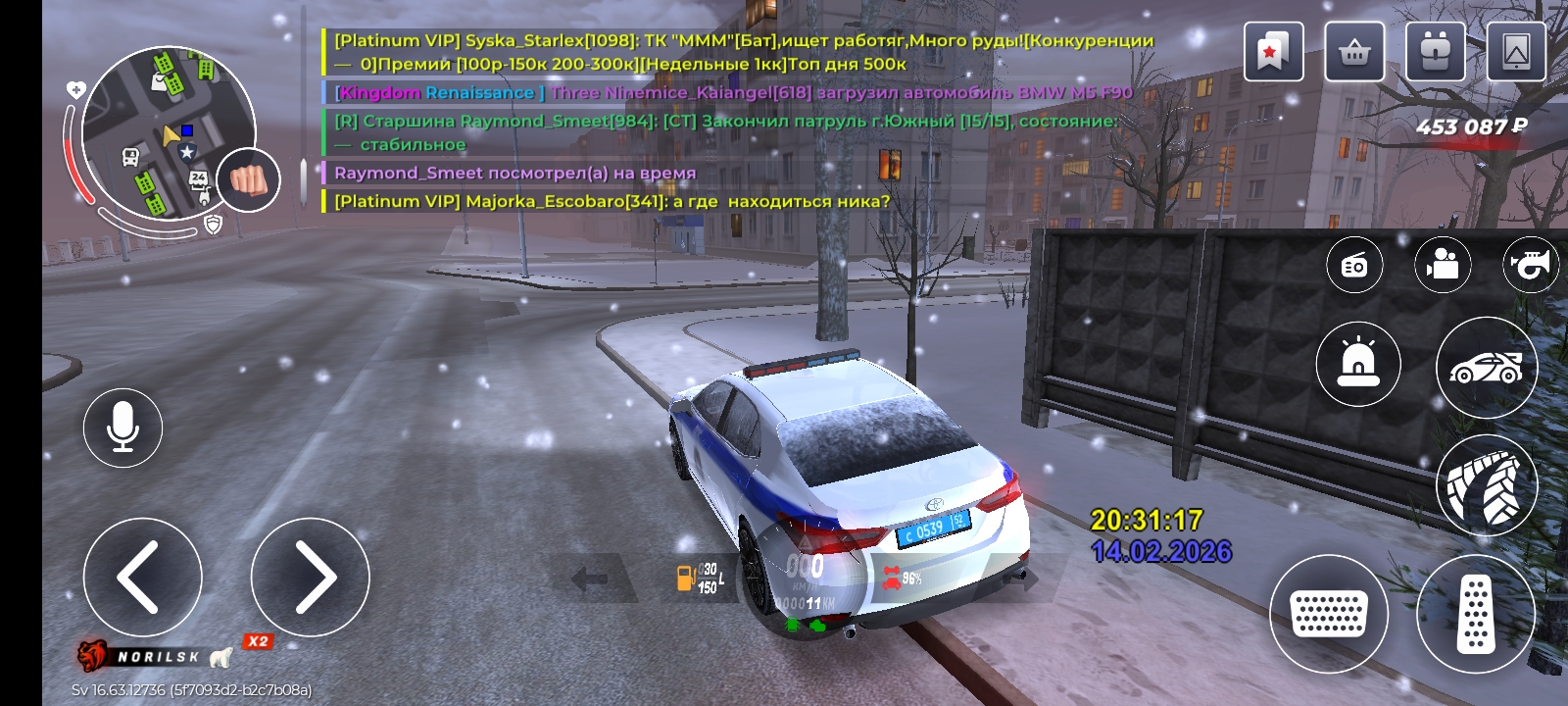1568x706 pixels.
Task: Step on the gas pedal
Action: click(1475, 614)
